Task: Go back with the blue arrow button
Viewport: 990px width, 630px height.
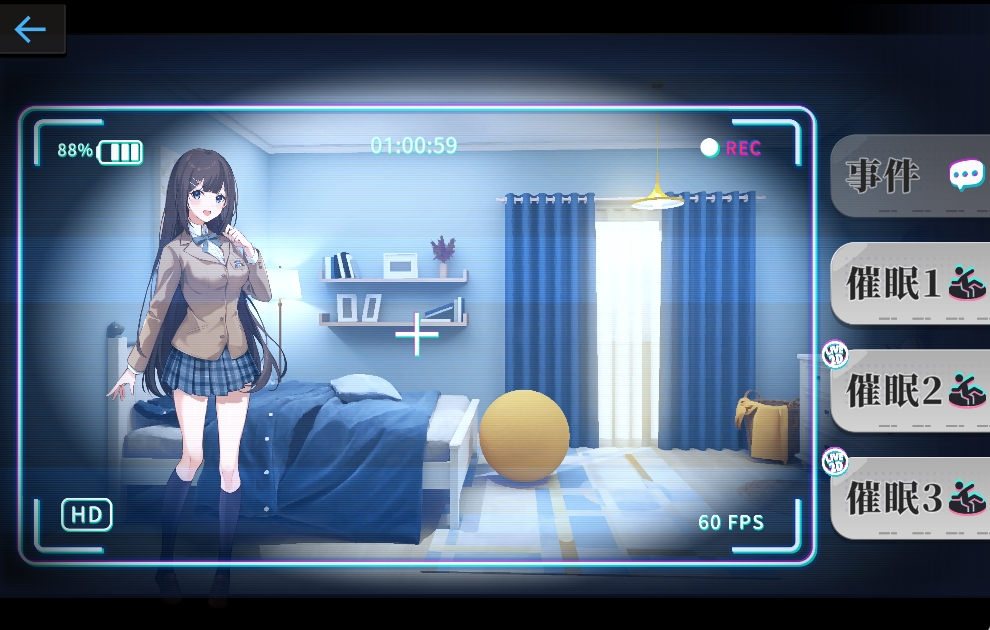Action: (x=31, y=29)
